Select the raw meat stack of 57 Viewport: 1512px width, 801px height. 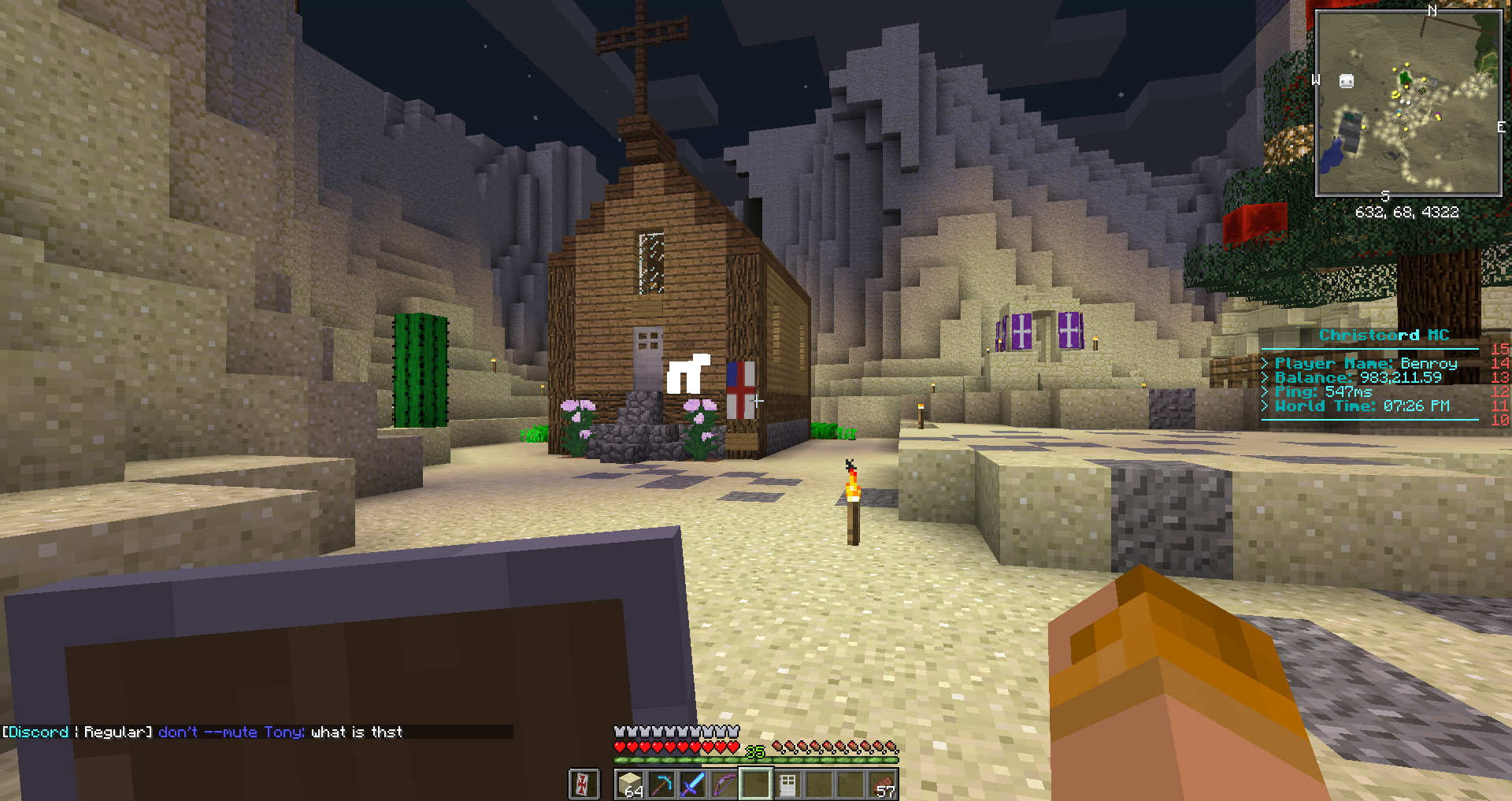[882, 784]
